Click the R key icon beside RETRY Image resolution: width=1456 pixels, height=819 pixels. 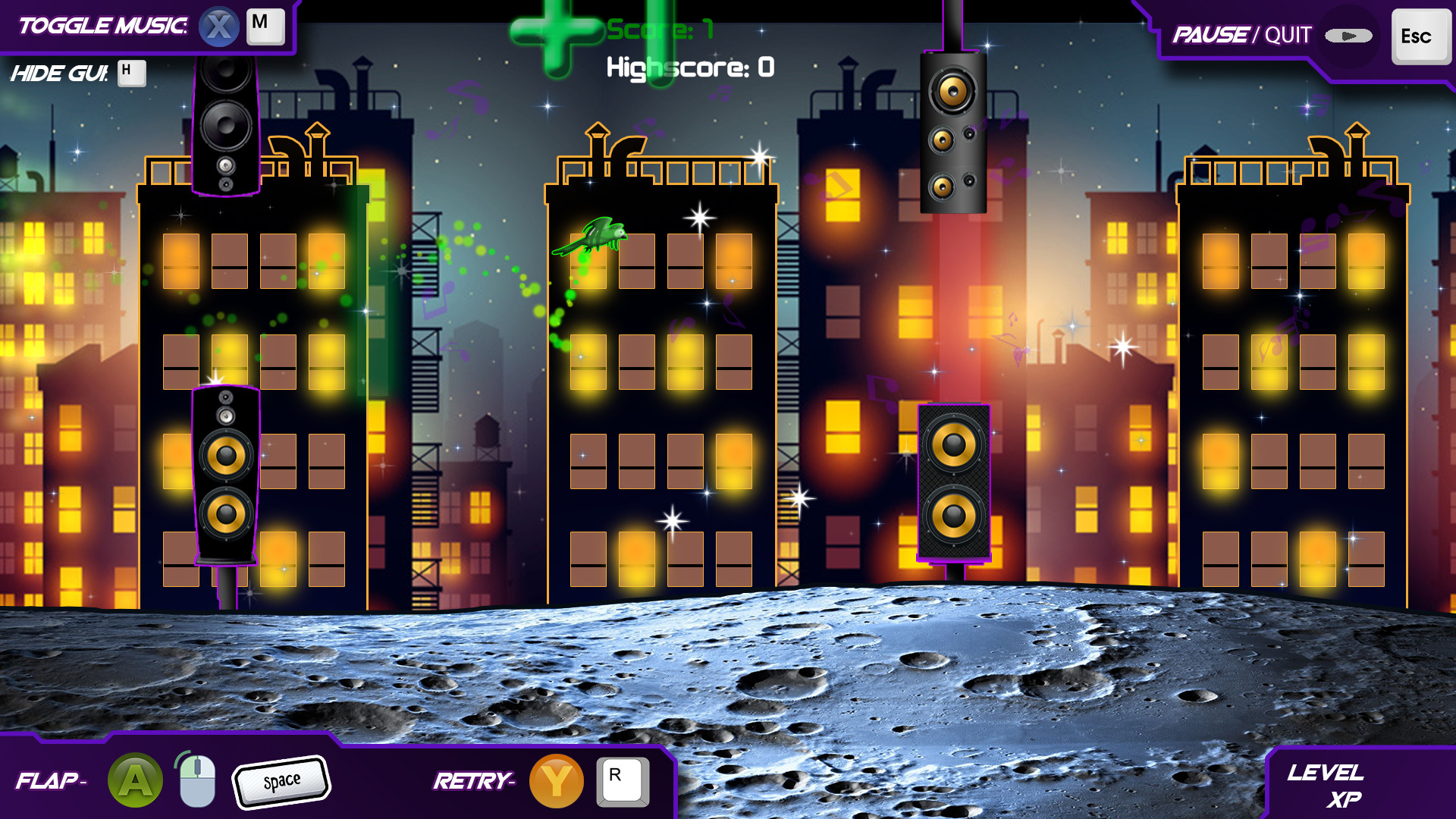coord(622,780)
